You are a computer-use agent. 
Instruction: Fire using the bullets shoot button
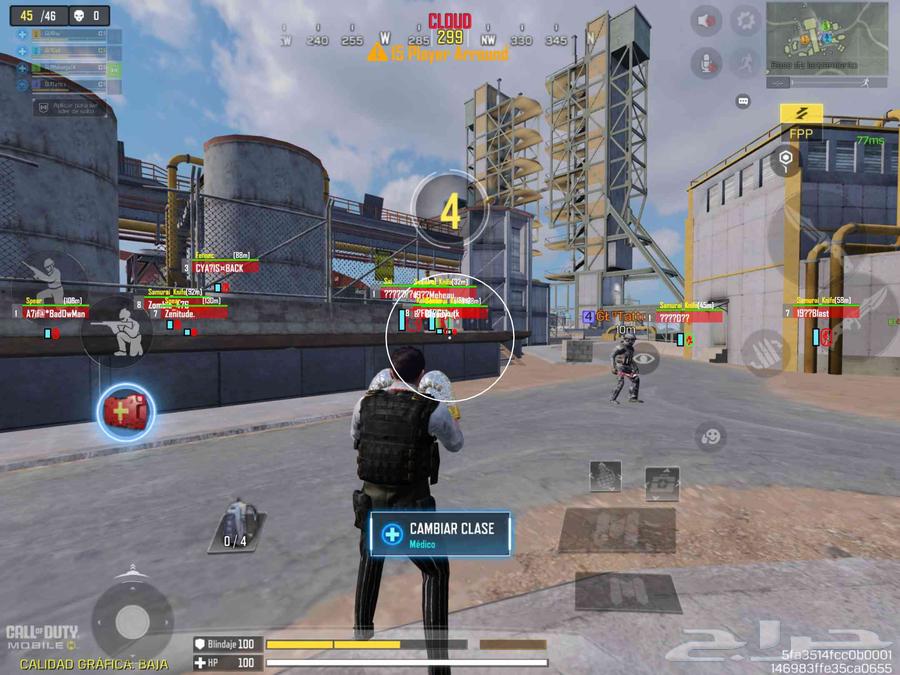tap(767, 351)
